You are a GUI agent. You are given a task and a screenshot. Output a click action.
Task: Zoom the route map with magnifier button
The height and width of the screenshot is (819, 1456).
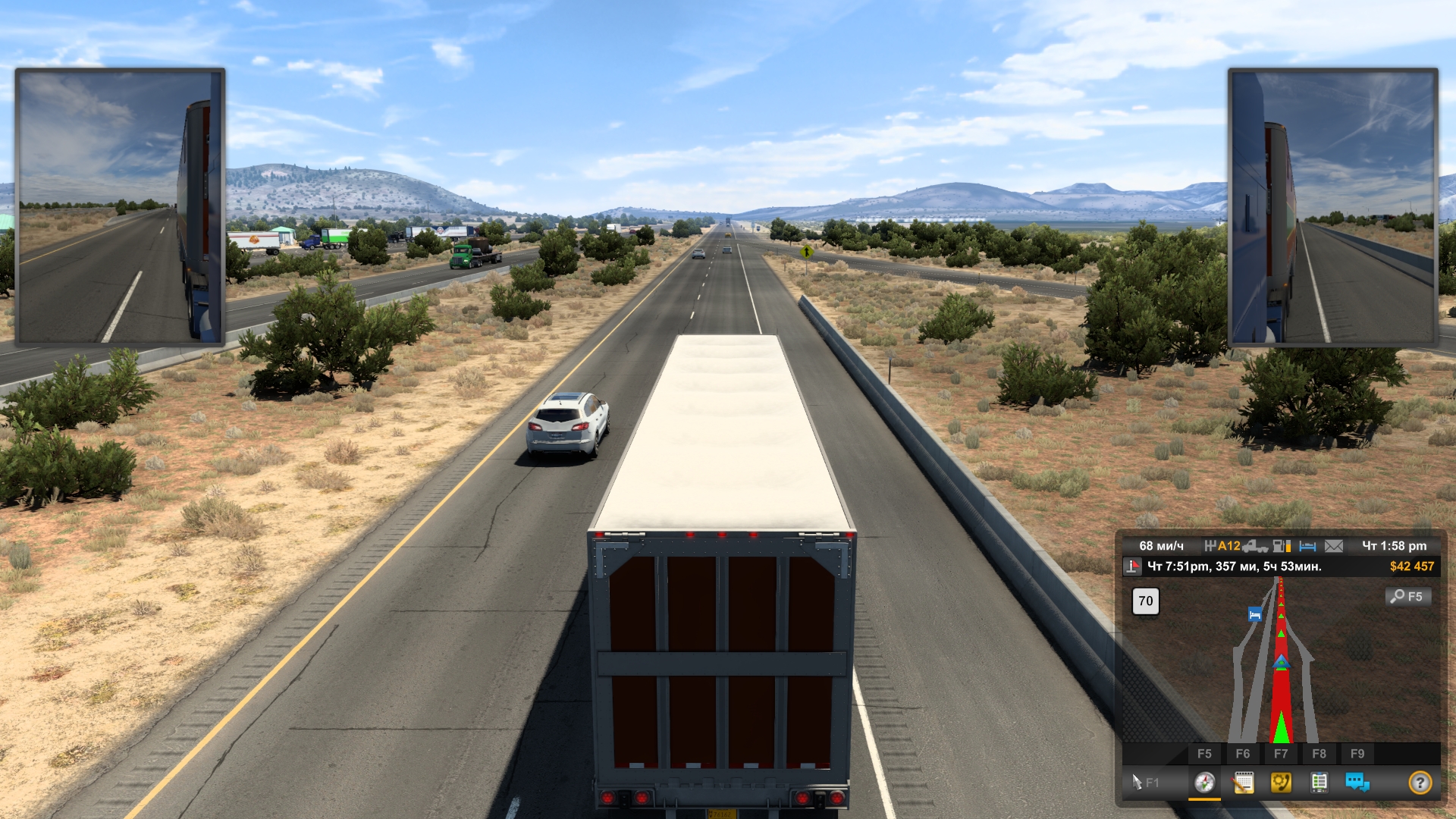[x=1408, y=597]
